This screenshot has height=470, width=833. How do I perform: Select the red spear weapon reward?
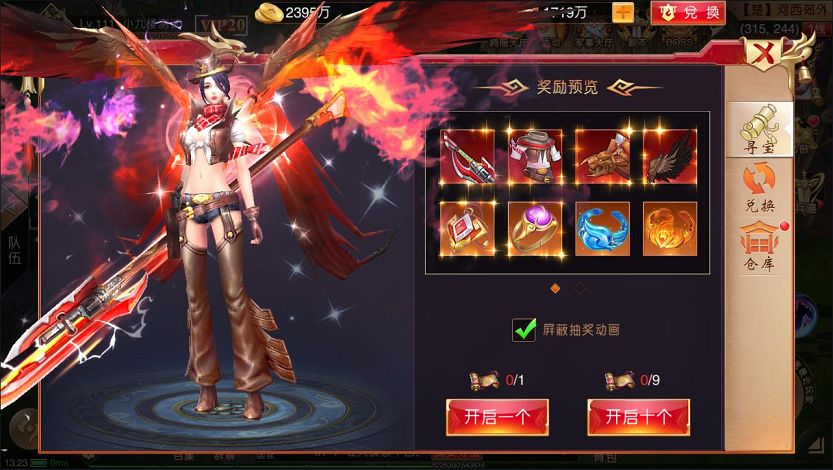[x=467, y=156]
